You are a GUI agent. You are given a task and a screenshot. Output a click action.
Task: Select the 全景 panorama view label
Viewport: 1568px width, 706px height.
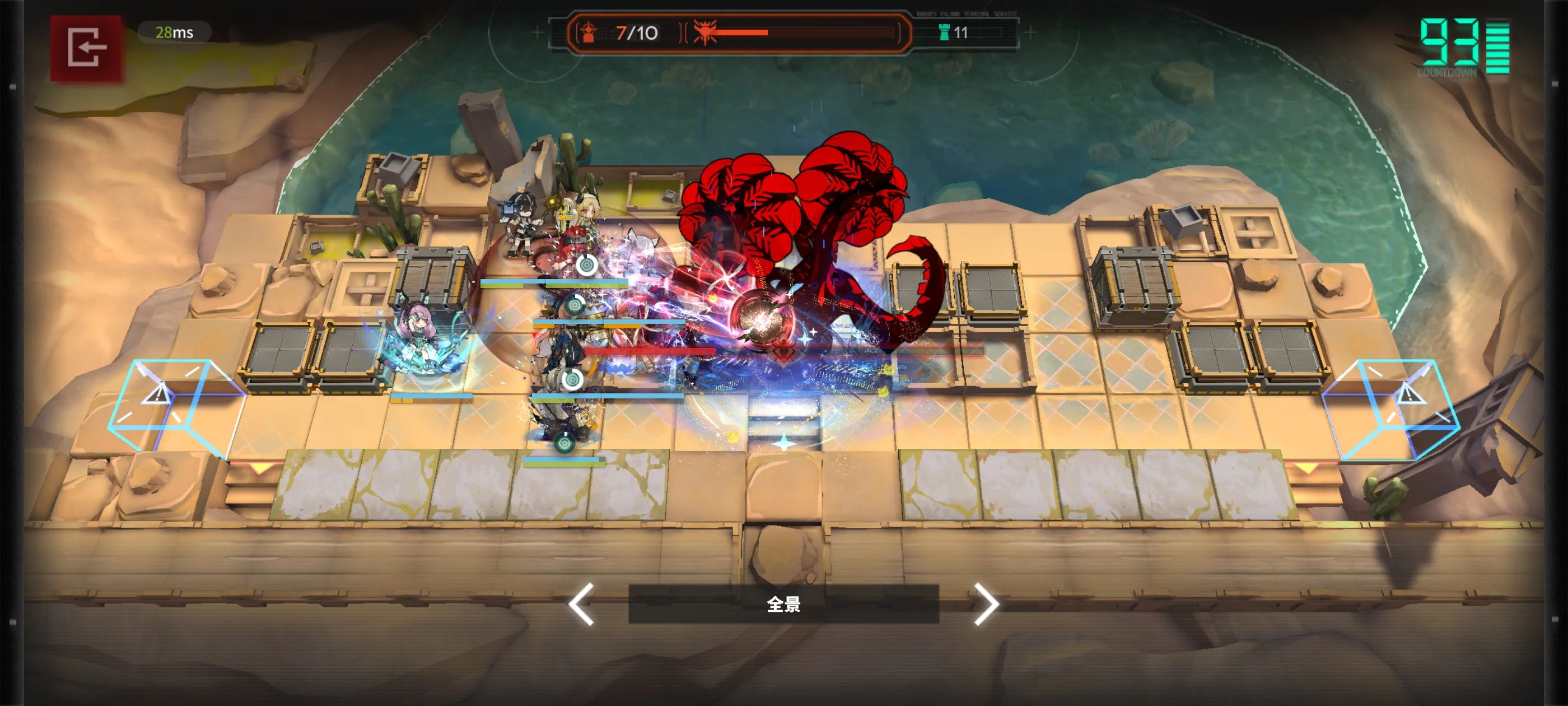coord(783,603)
